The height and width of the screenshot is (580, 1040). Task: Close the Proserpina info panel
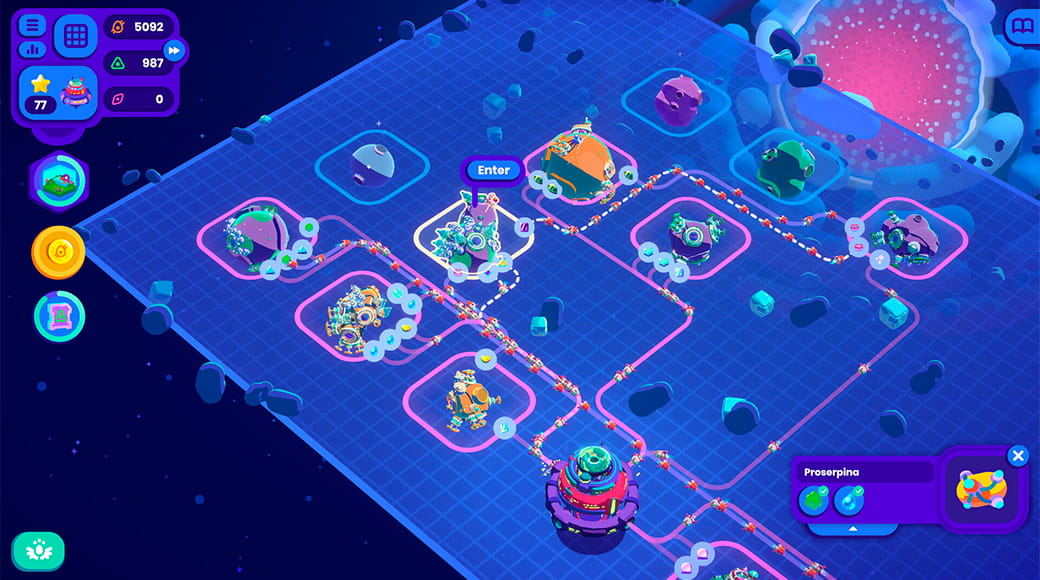coord(1018,457)
